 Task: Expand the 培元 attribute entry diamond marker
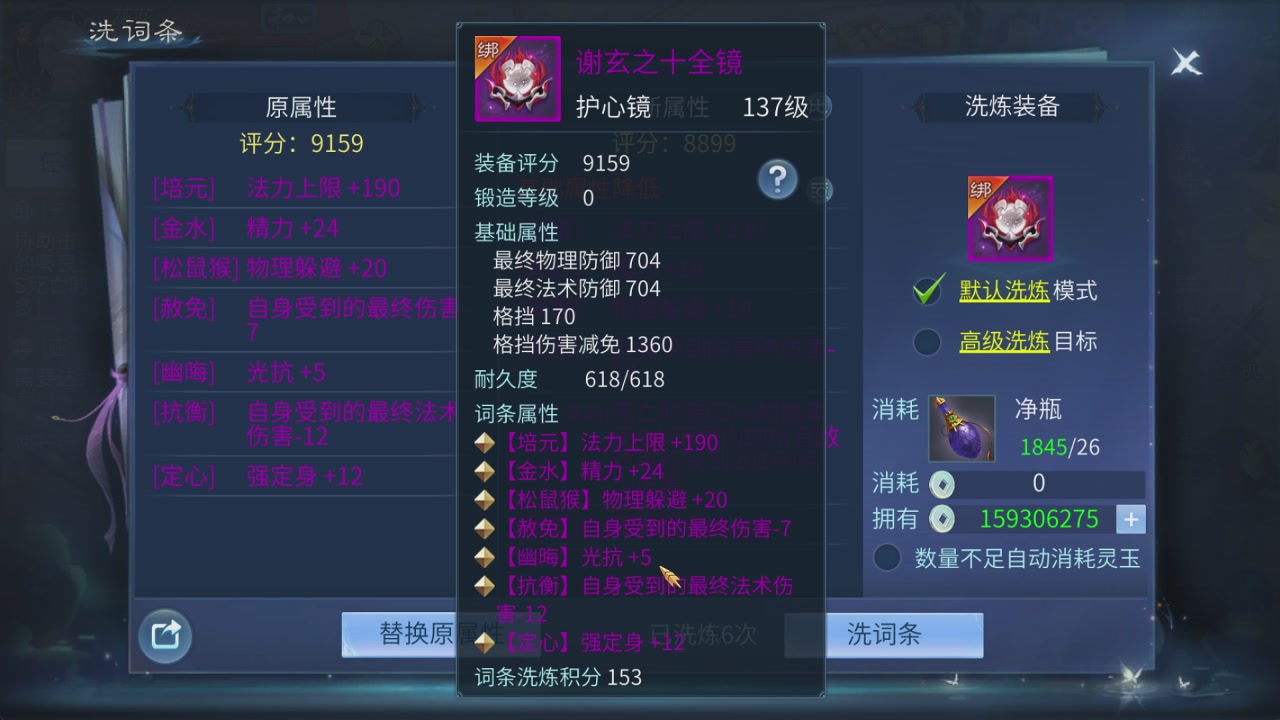pyautogui.click(x=484, y=442)
